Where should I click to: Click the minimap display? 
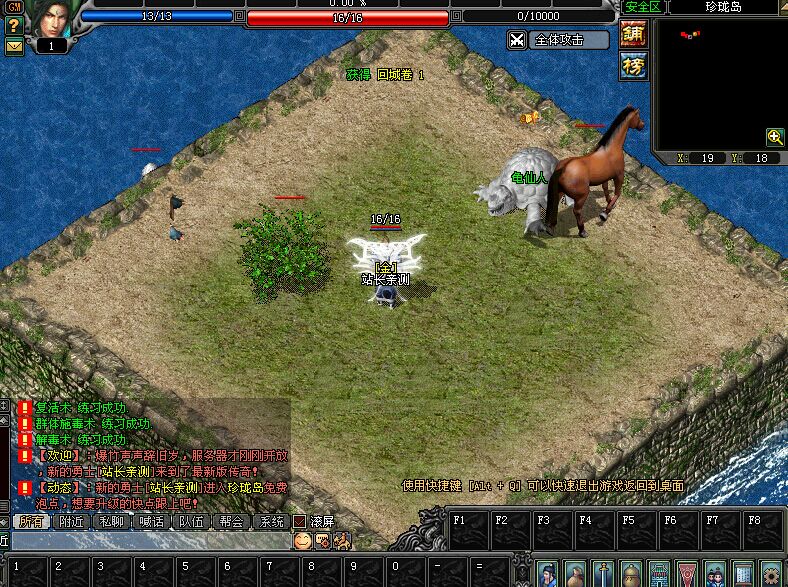click(x=719, y=80)
